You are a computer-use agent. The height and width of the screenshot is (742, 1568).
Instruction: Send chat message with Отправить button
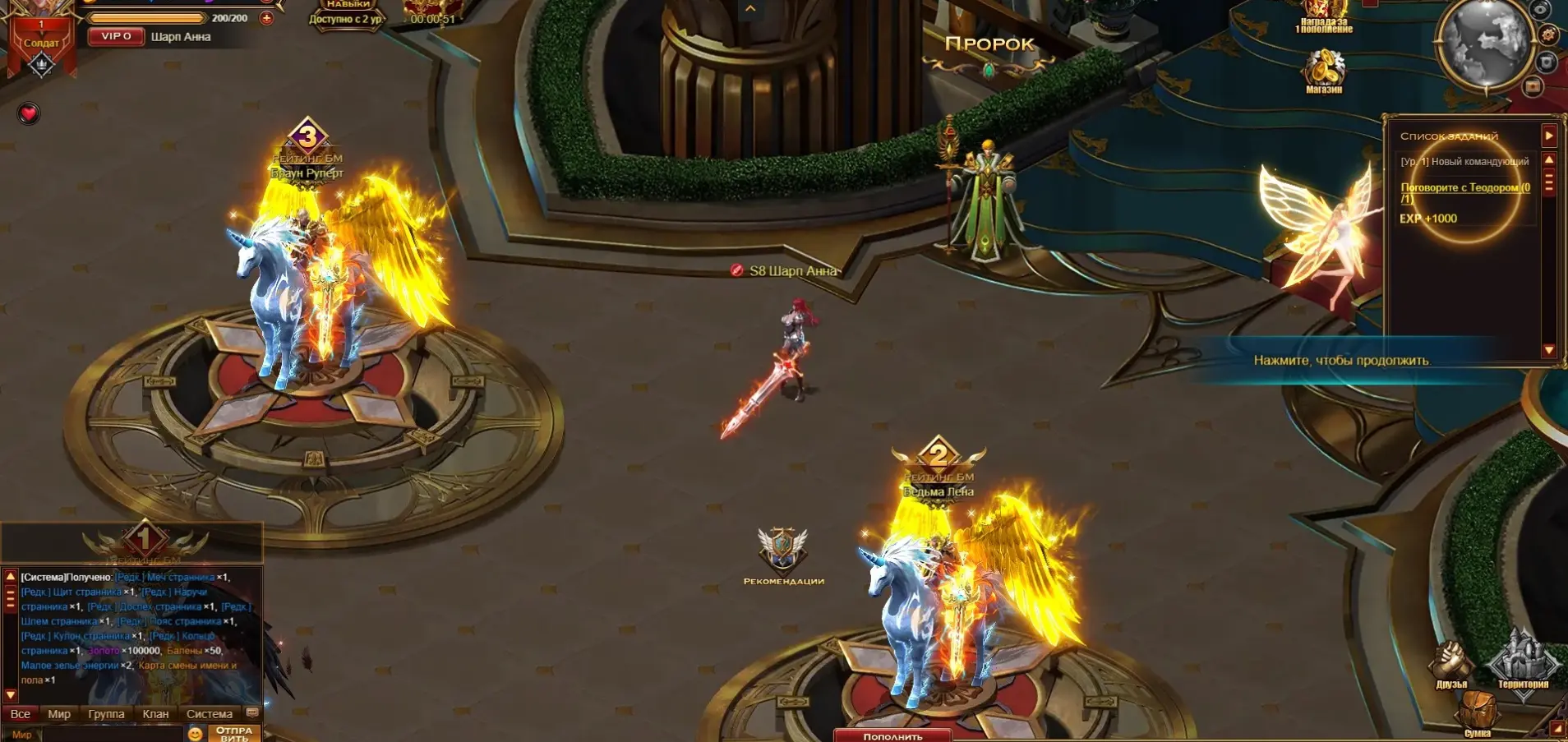point(234,733)
